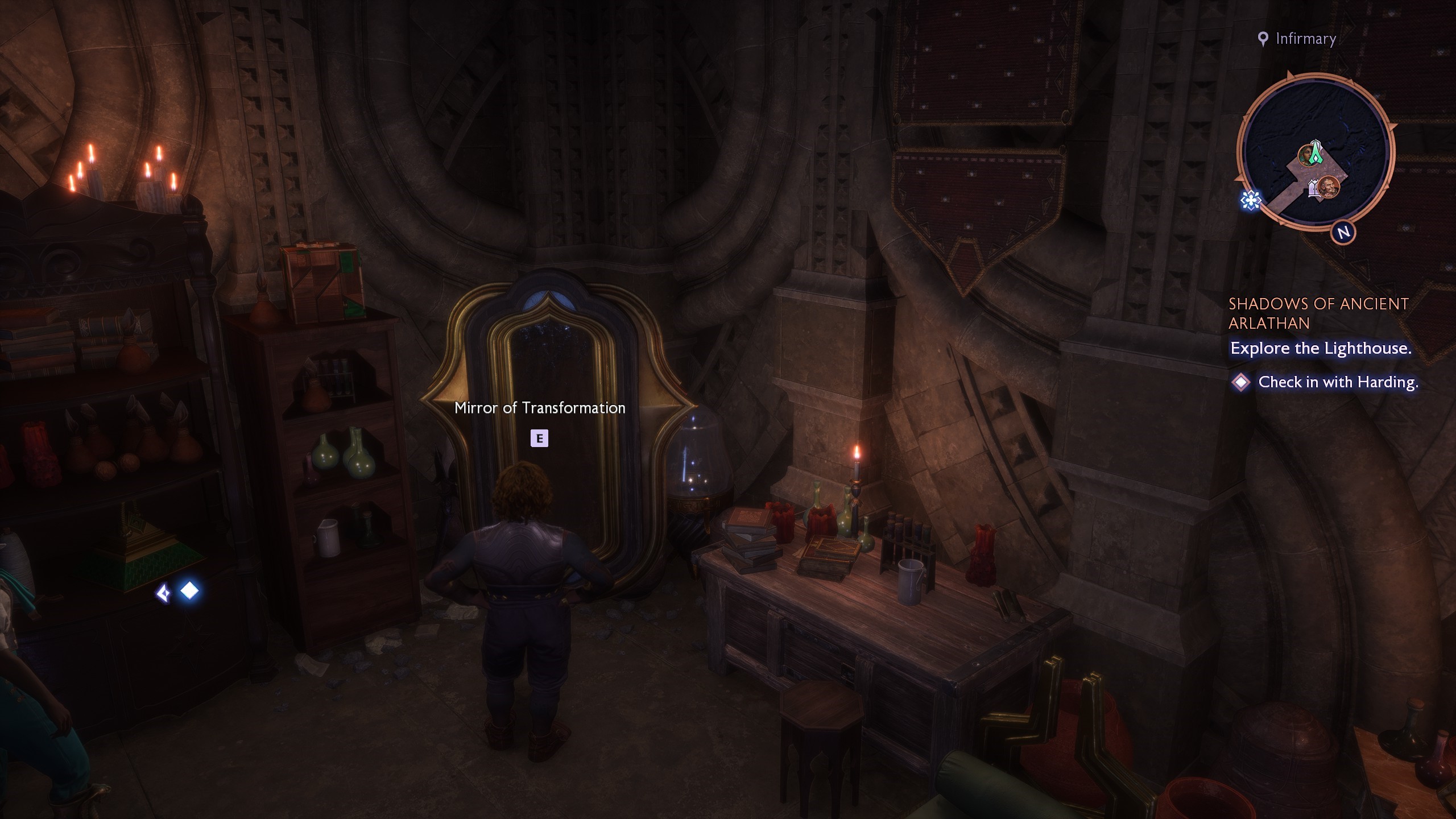This screenshot has height=819, width=1456.
Task: Open the circular minimap
Action: point(1315,154)
